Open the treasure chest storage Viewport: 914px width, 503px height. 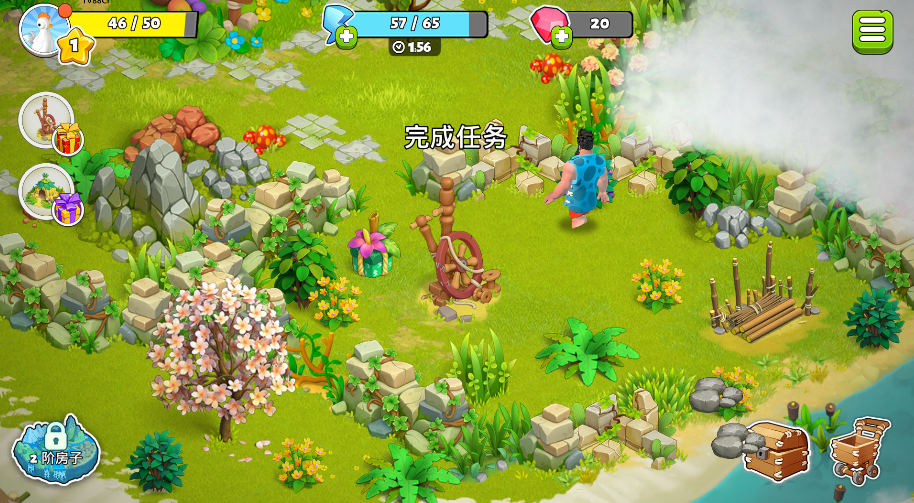point(775,449)
